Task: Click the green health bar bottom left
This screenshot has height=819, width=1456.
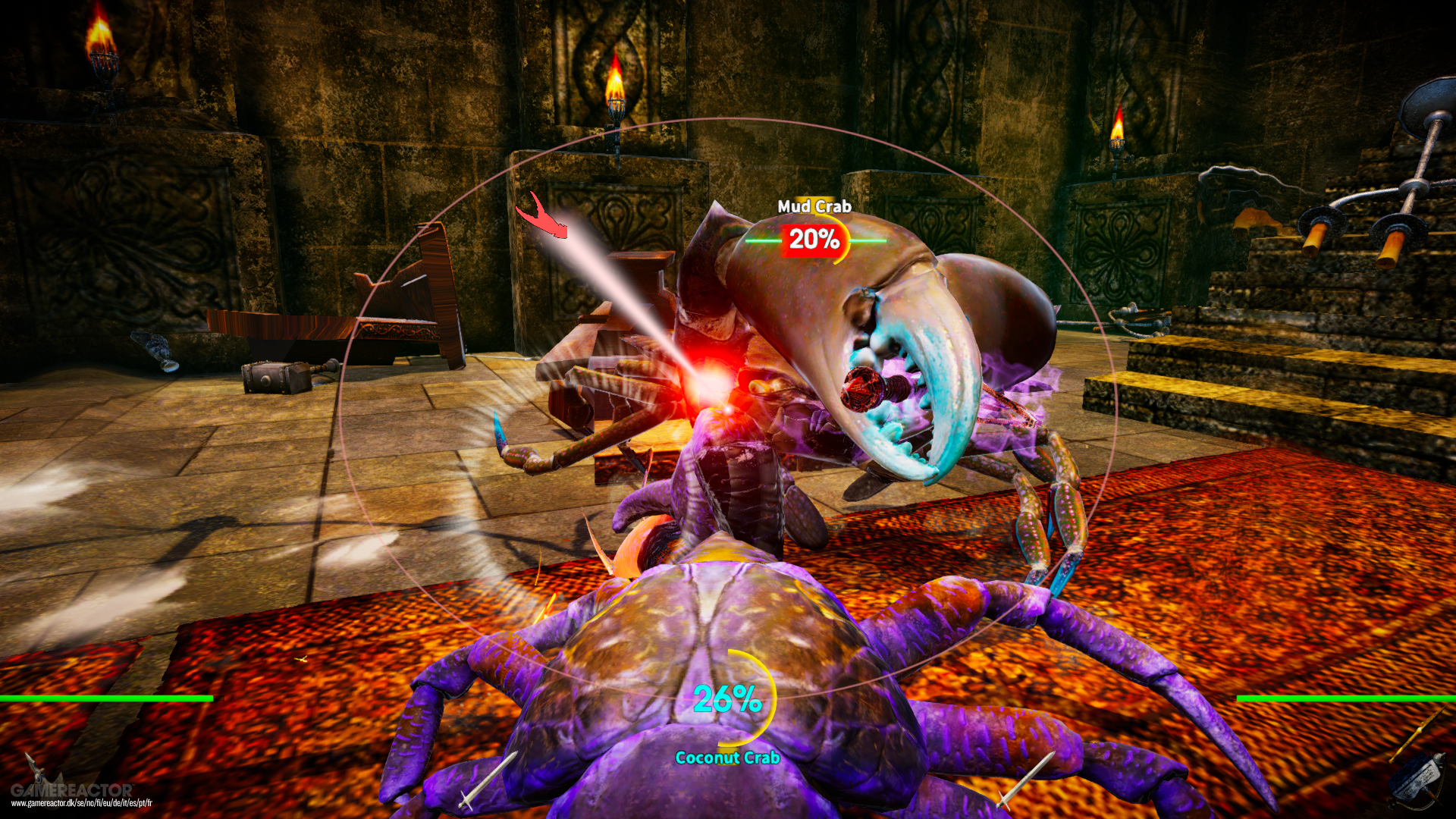Action: (106, 696)
